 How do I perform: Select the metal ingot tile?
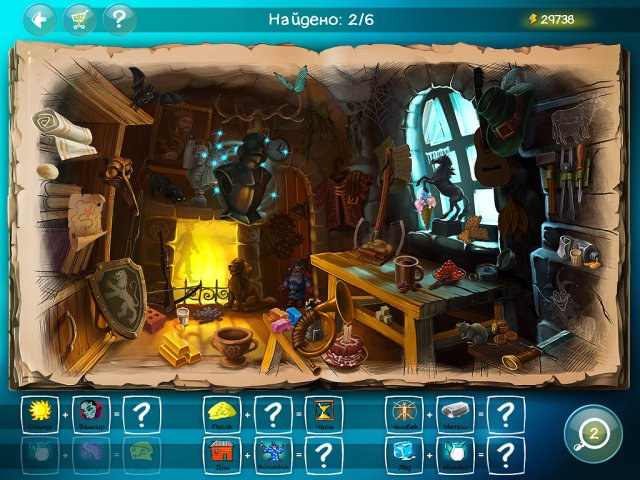(453, 412)
